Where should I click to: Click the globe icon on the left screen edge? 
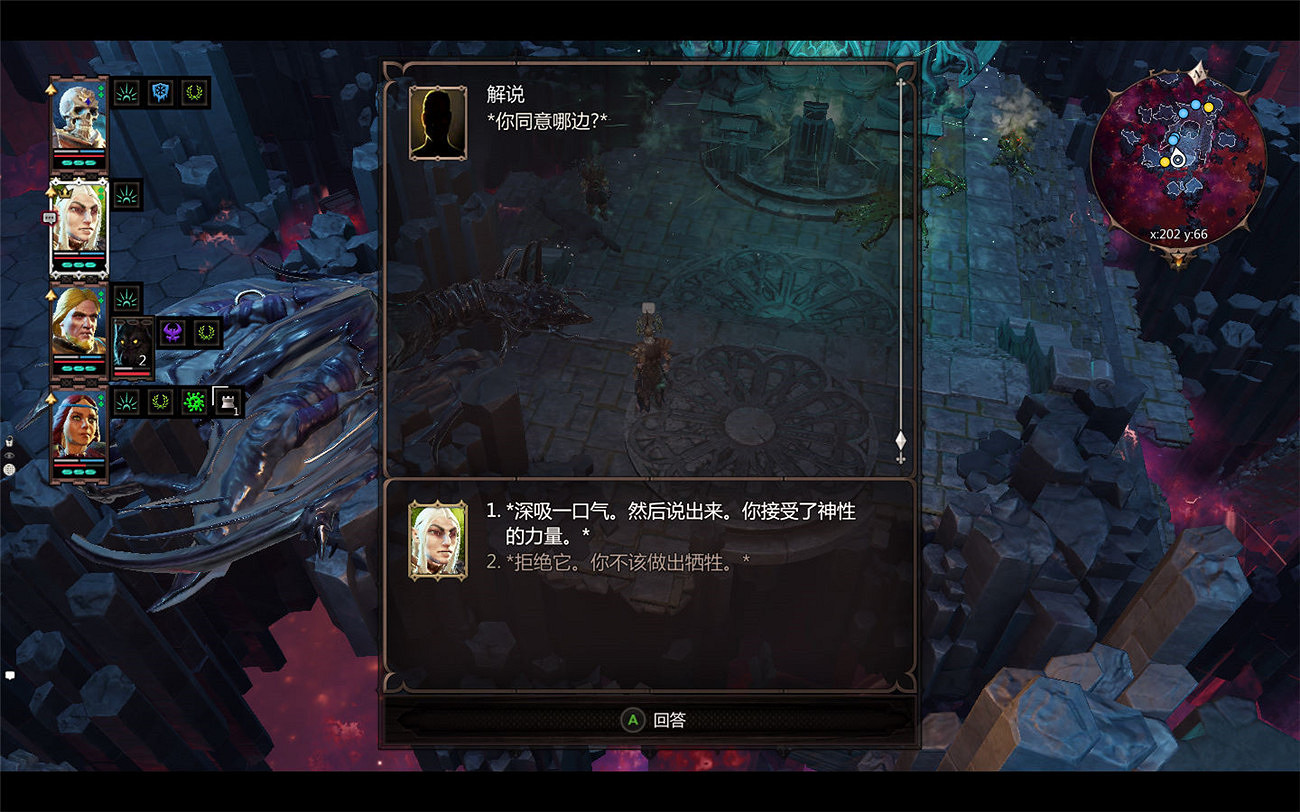point(10,470)
